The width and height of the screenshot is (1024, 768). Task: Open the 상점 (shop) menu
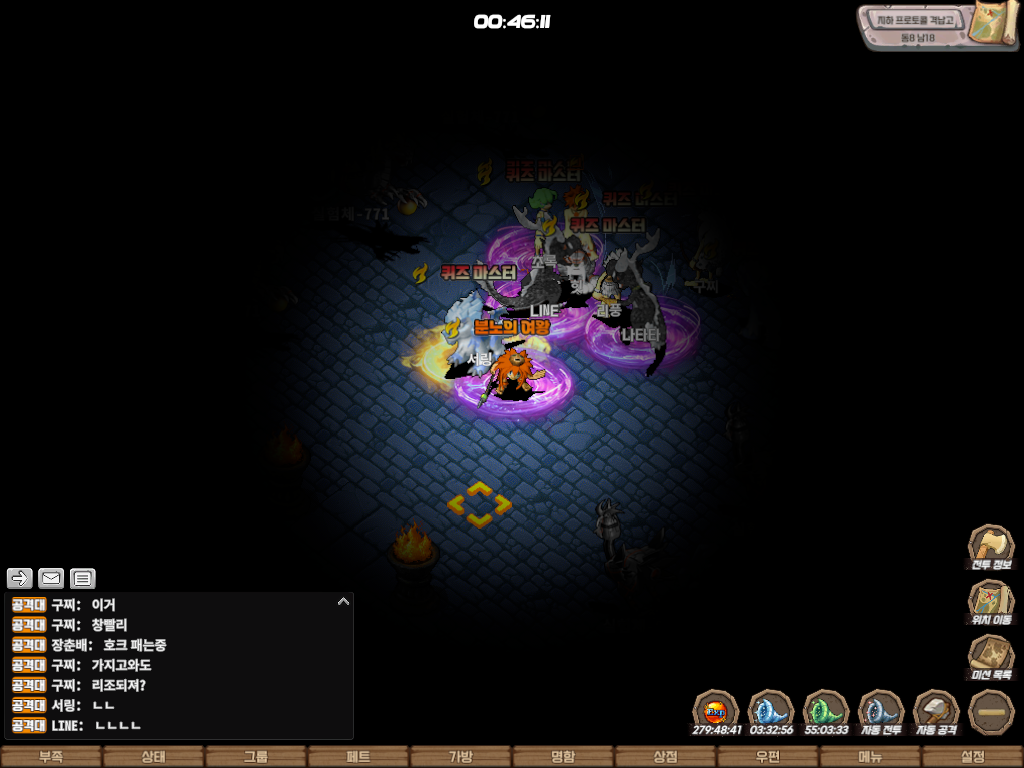pos(665,757)
